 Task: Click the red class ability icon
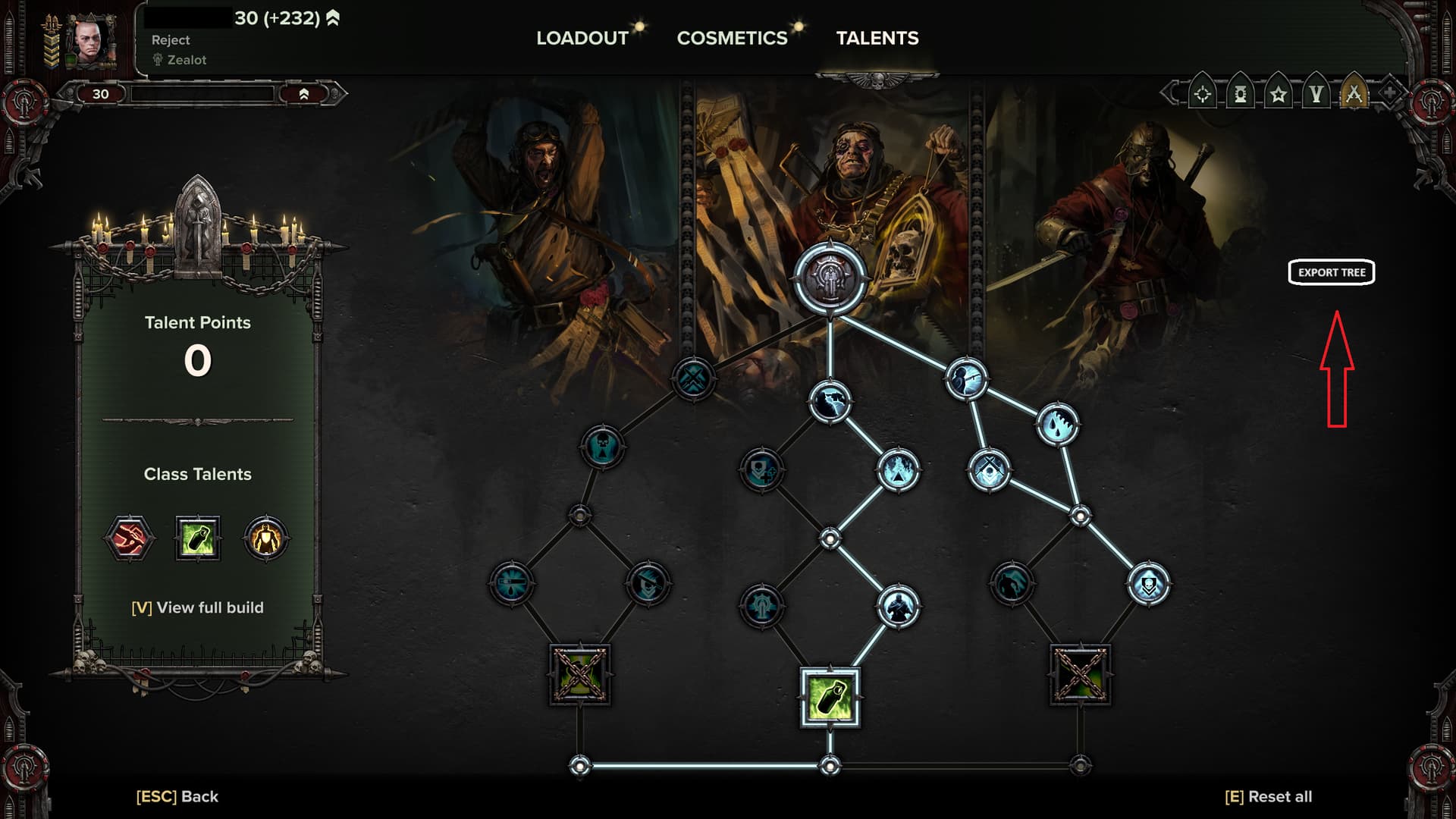(129, 538)
